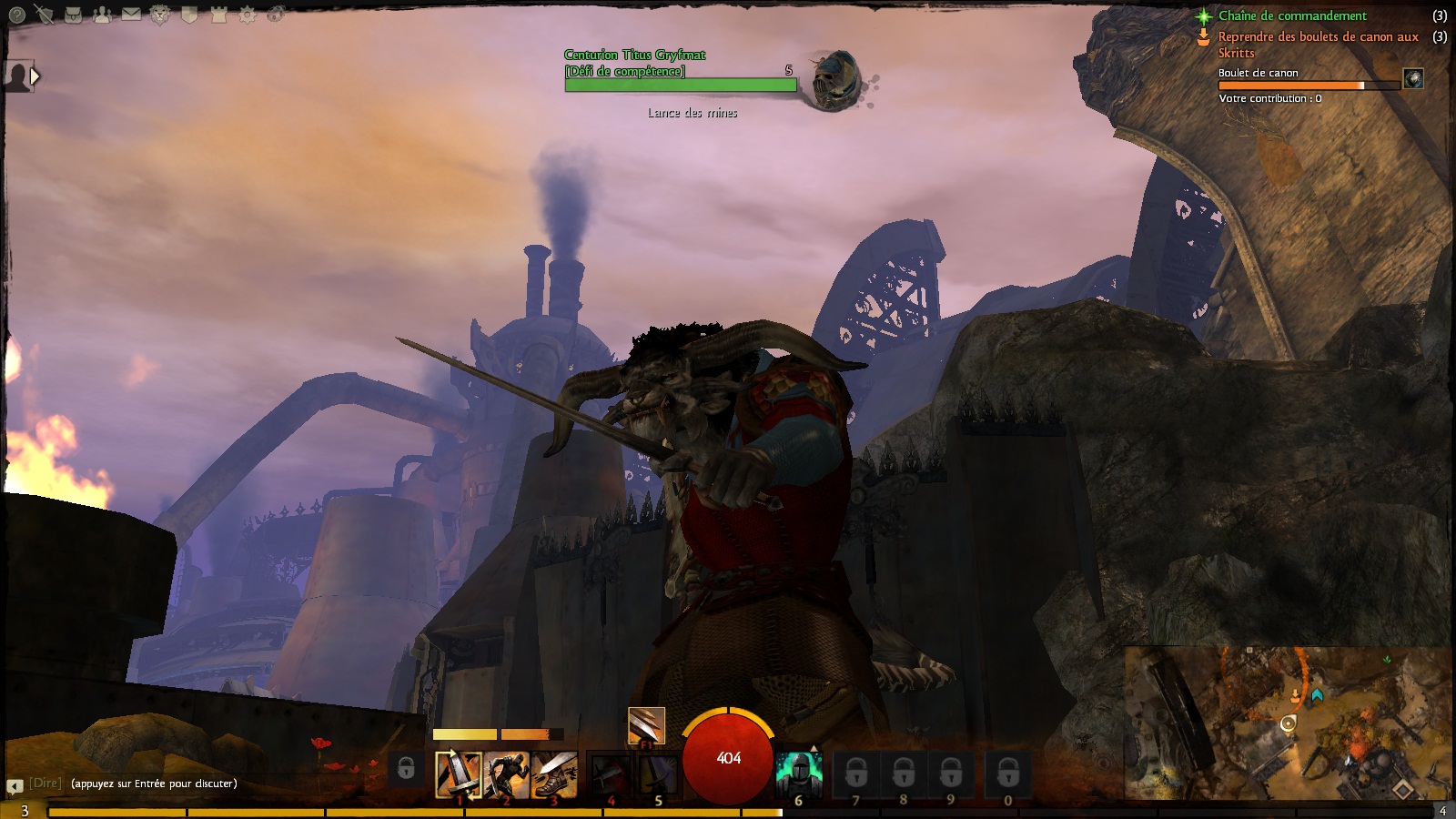Select the Chaîne de commandement objective
The width and height of the screenshot is (1456, 819).
(1292, 15)
